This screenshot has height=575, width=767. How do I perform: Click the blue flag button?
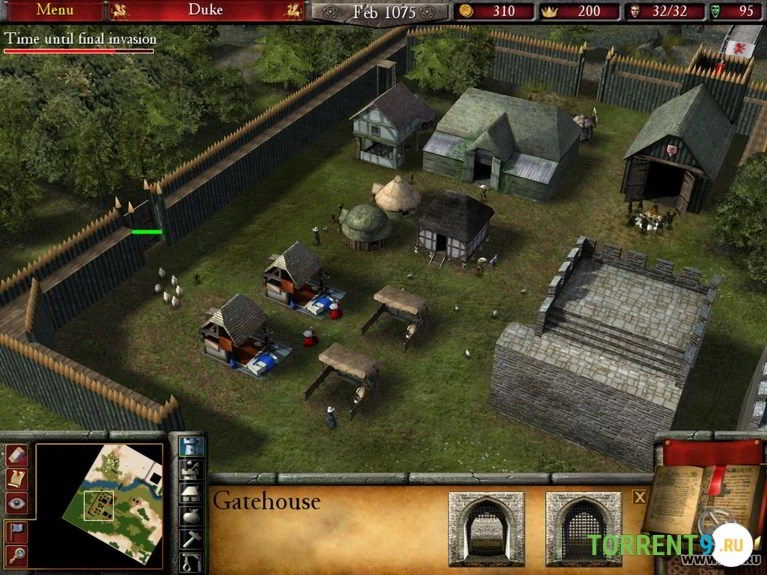(17, 530)
